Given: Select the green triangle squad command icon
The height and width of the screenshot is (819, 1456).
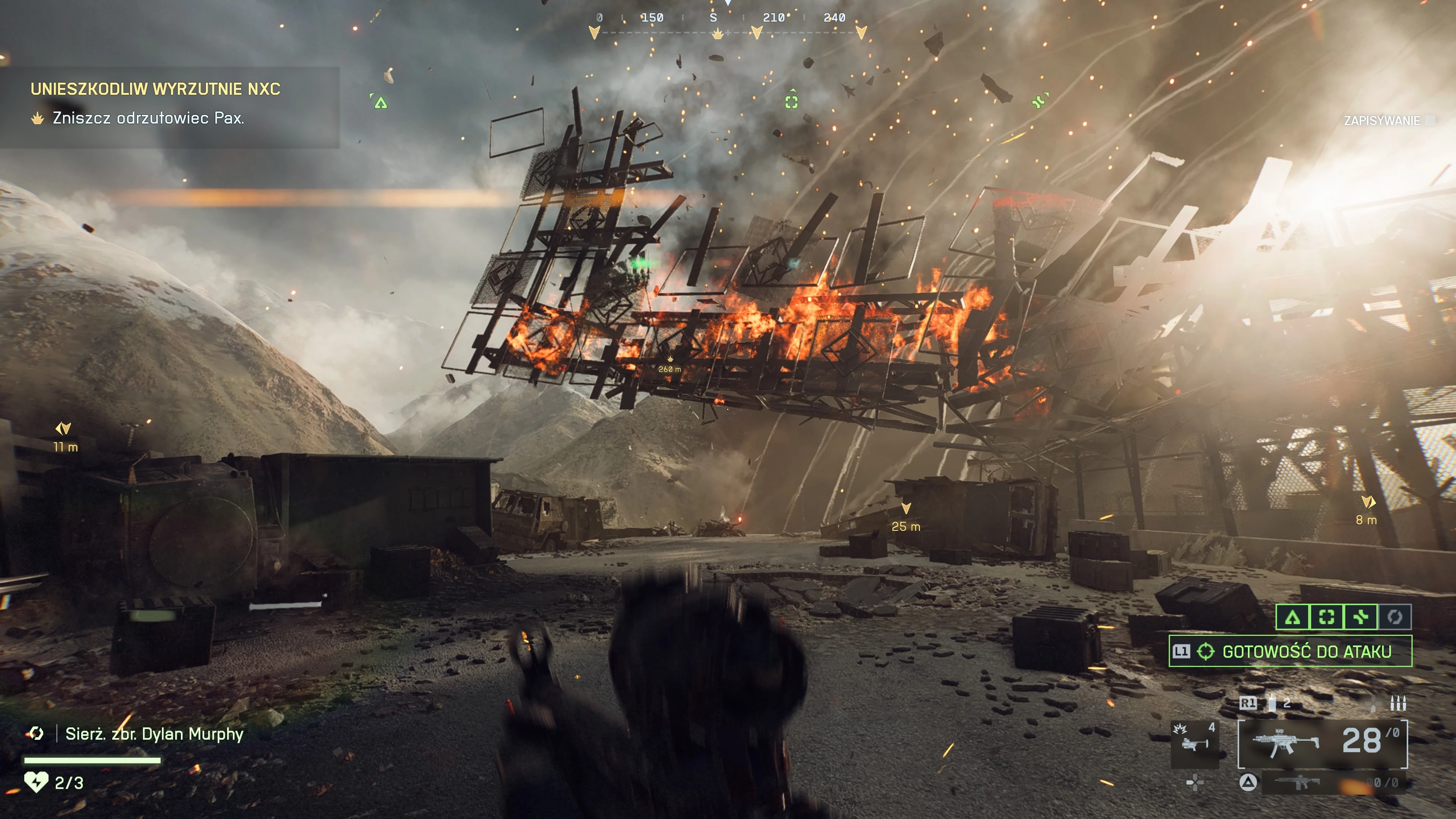Looking at the screenshot, I should [x=1292, y=617].
